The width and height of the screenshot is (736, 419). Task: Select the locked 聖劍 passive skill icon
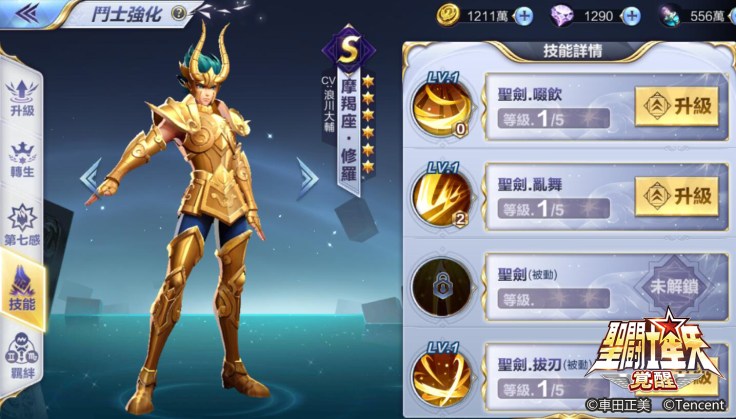coord(441,283)
